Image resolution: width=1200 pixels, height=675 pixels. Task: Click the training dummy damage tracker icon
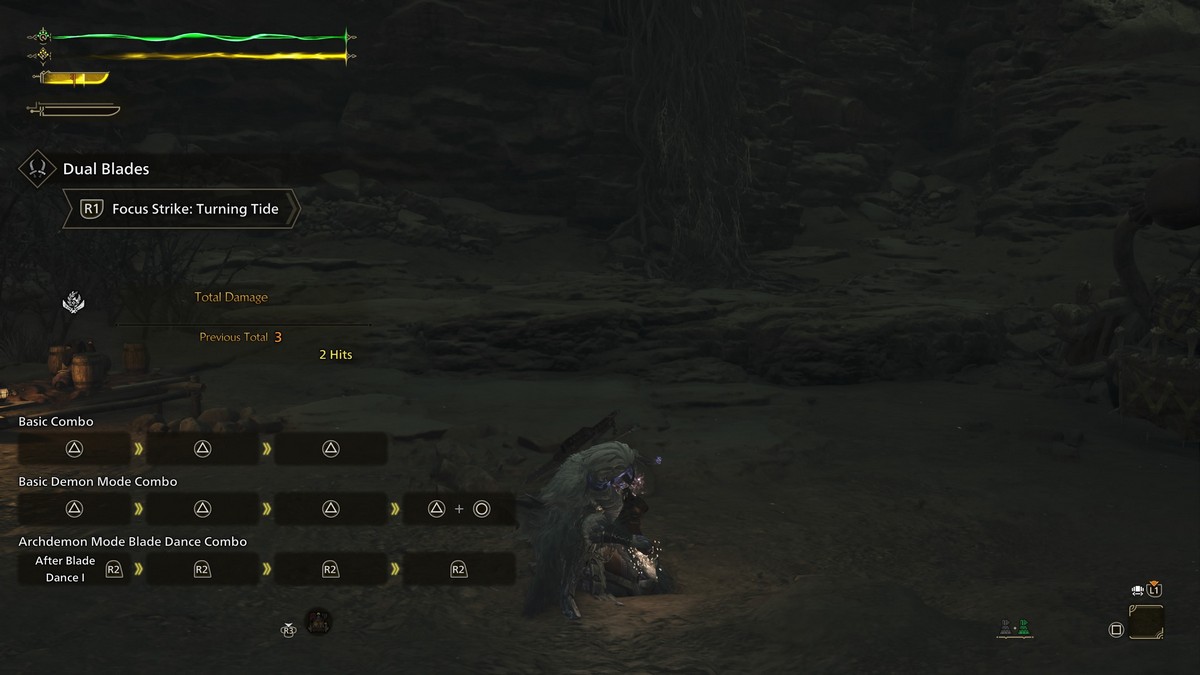tap(73, 300)
